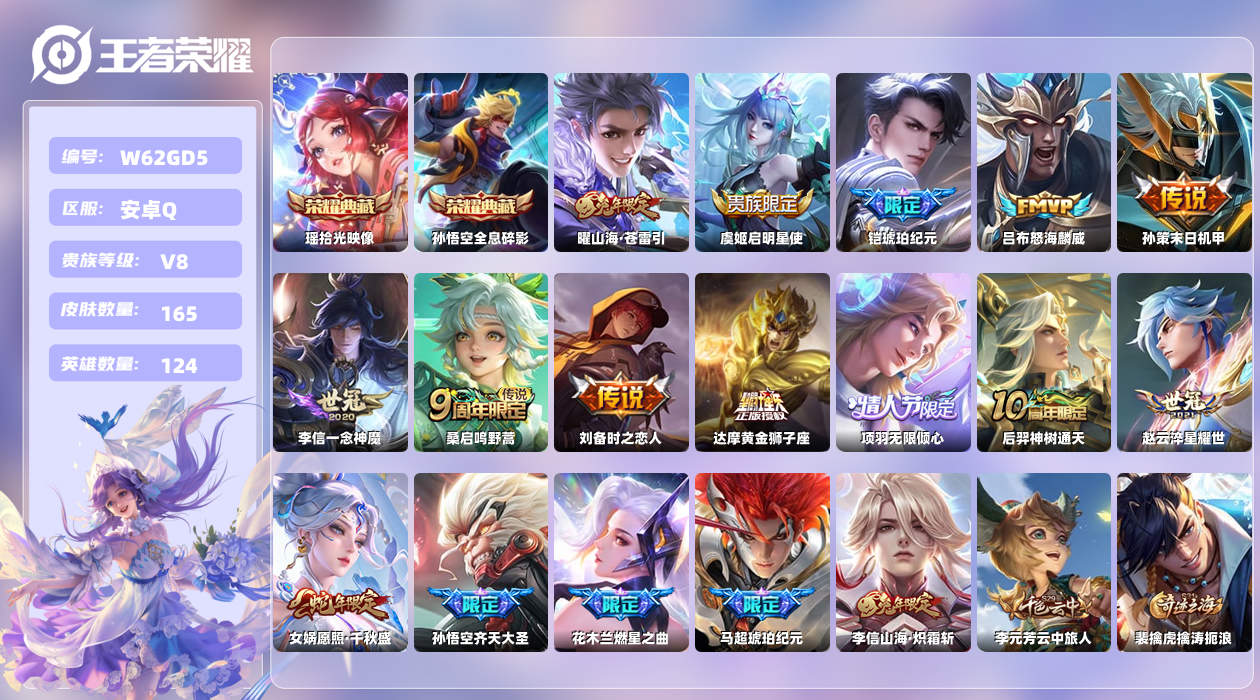
Task: Select the 虞姬启明星使 skin card
Action: [762, 162]
